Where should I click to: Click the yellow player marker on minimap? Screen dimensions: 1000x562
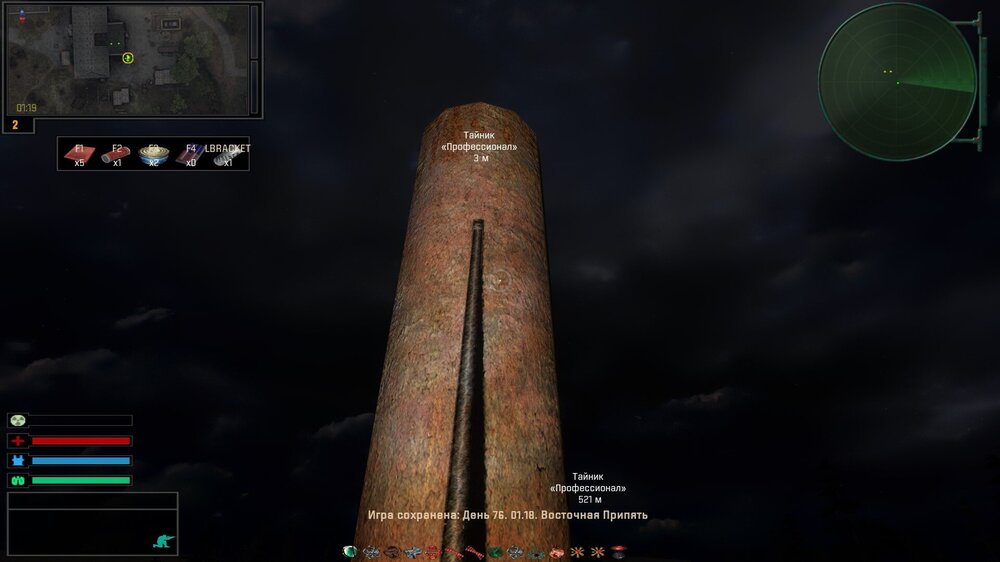(x=128, y=58)
